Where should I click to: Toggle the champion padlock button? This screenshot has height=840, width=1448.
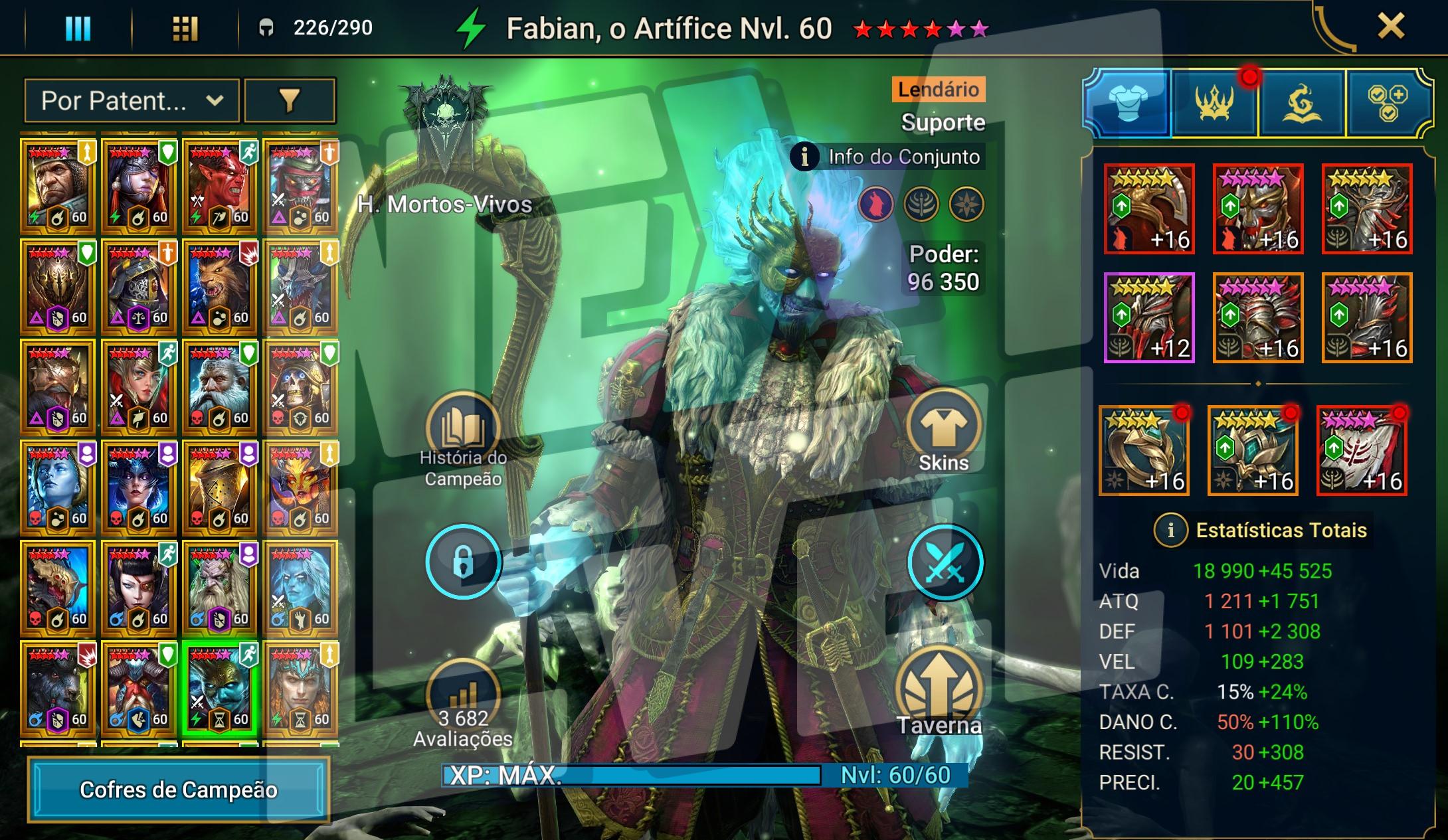pyautogui.click(x=463, y=562)
